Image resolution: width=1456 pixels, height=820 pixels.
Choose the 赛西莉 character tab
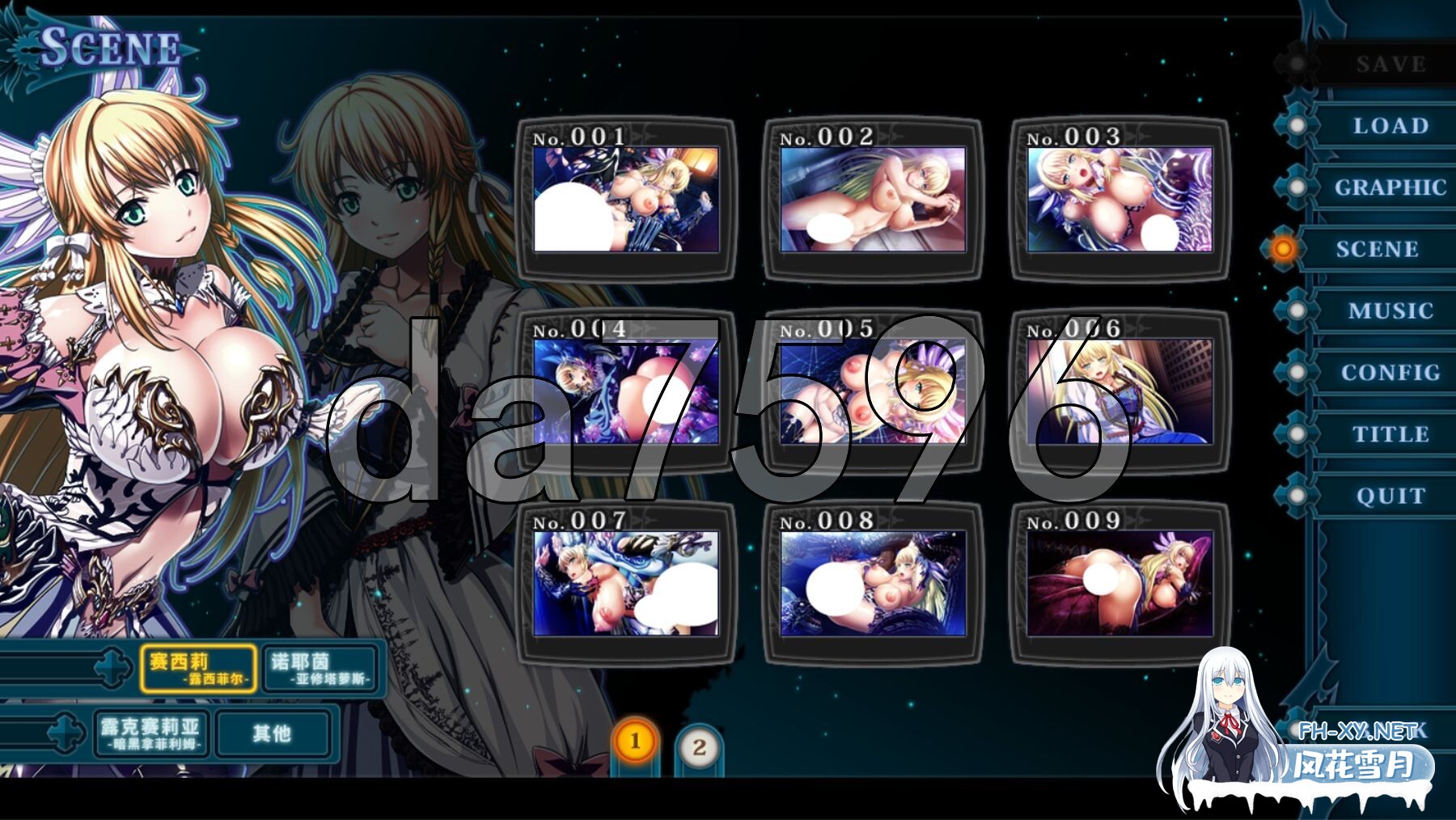click(198, 669)
